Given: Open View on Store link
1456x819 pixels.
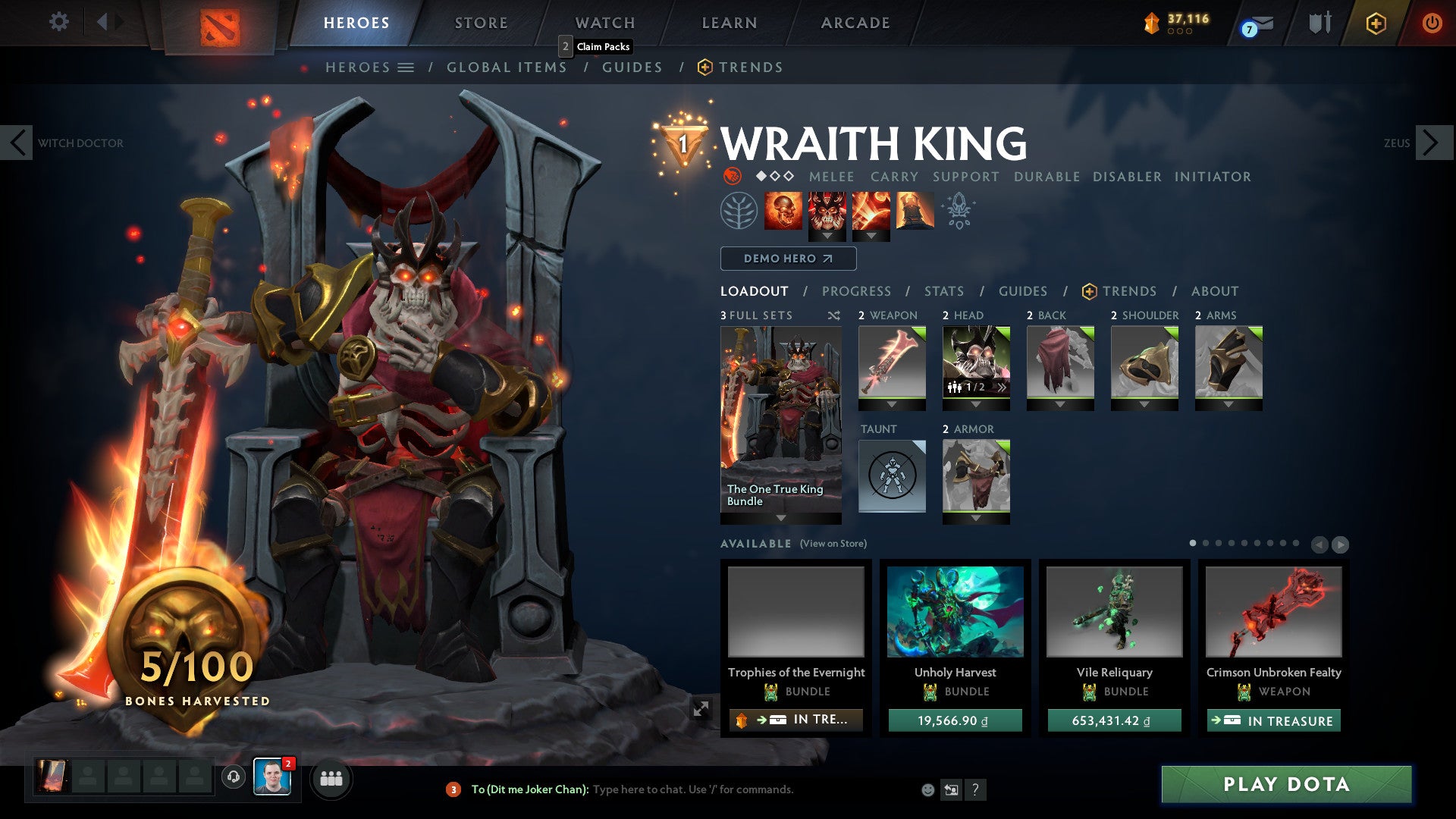Looking at the screenshot, I should tap(833, 544).
